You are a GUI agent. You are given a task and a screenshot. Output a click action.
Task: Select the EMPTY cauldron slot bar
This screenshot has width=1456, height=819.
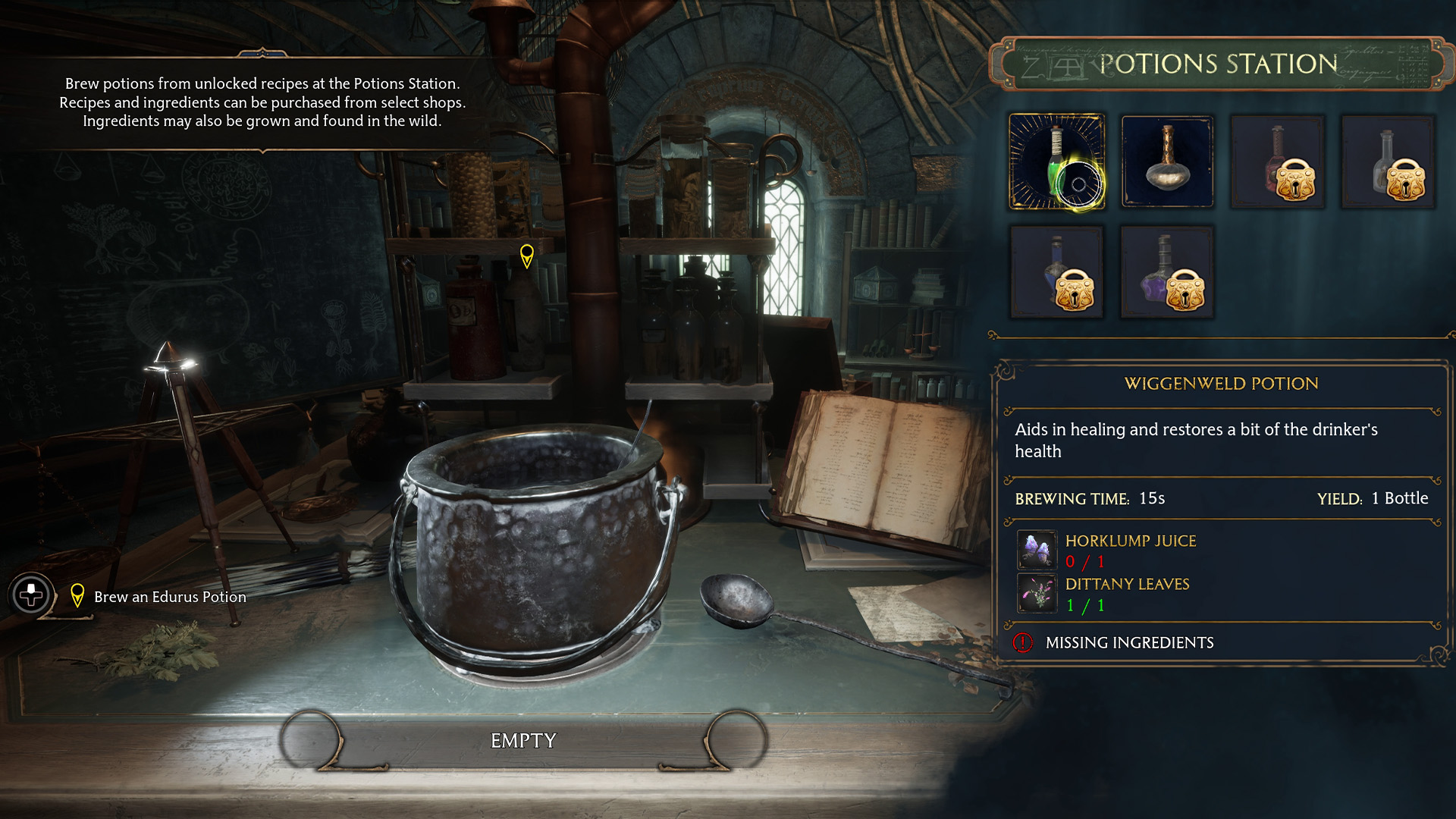click(x=523, y=740)
